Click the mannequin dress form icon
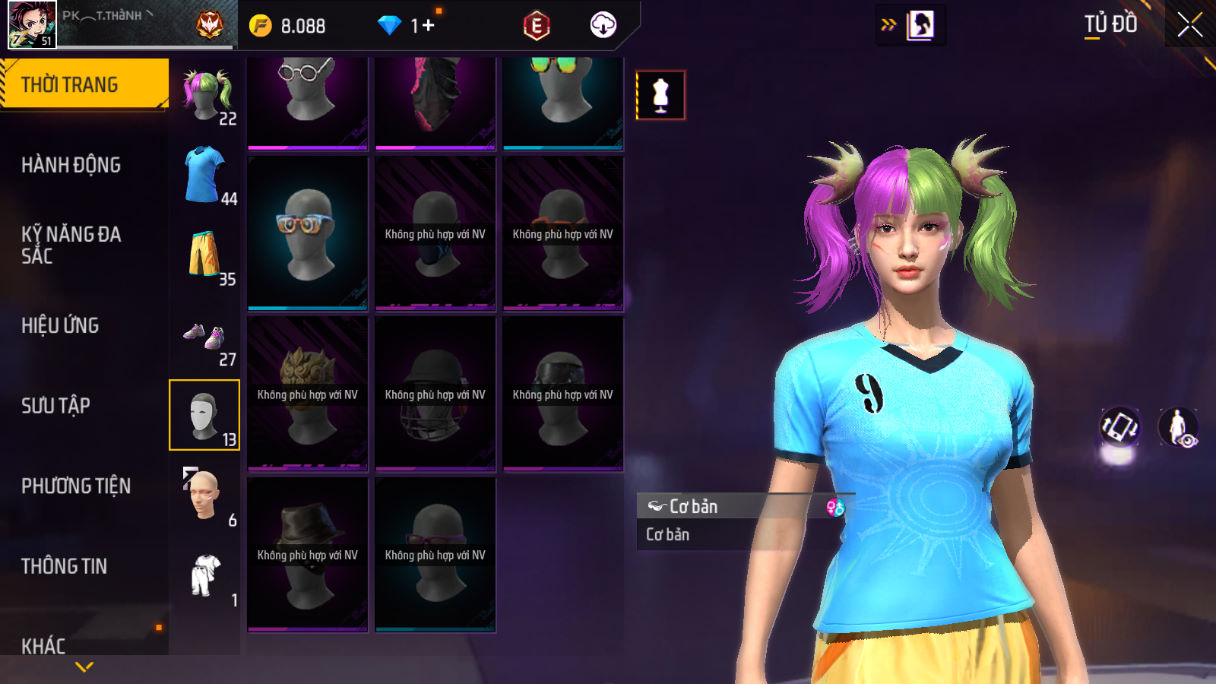Image resolution: width=1216 pixels, height=684 pixels. 661,95
